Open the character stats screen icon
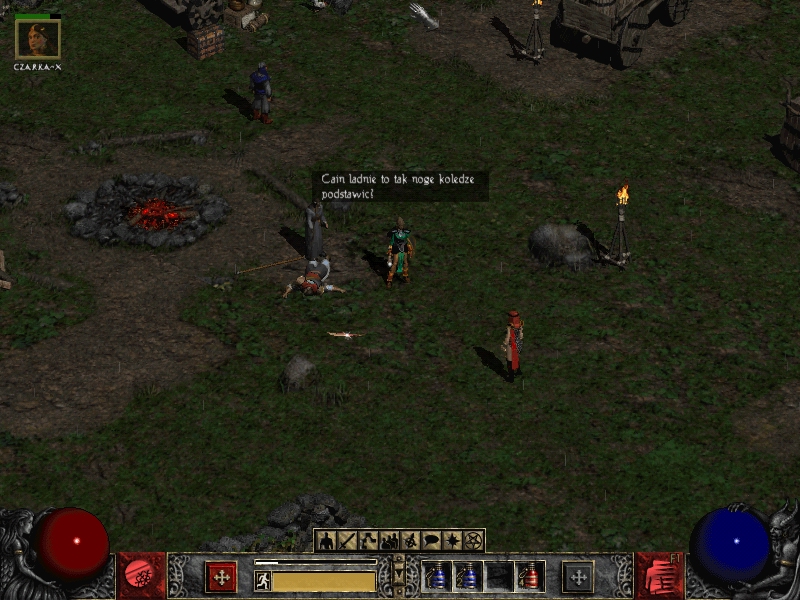This screenshot has width=800, height=600. point(326,541)
